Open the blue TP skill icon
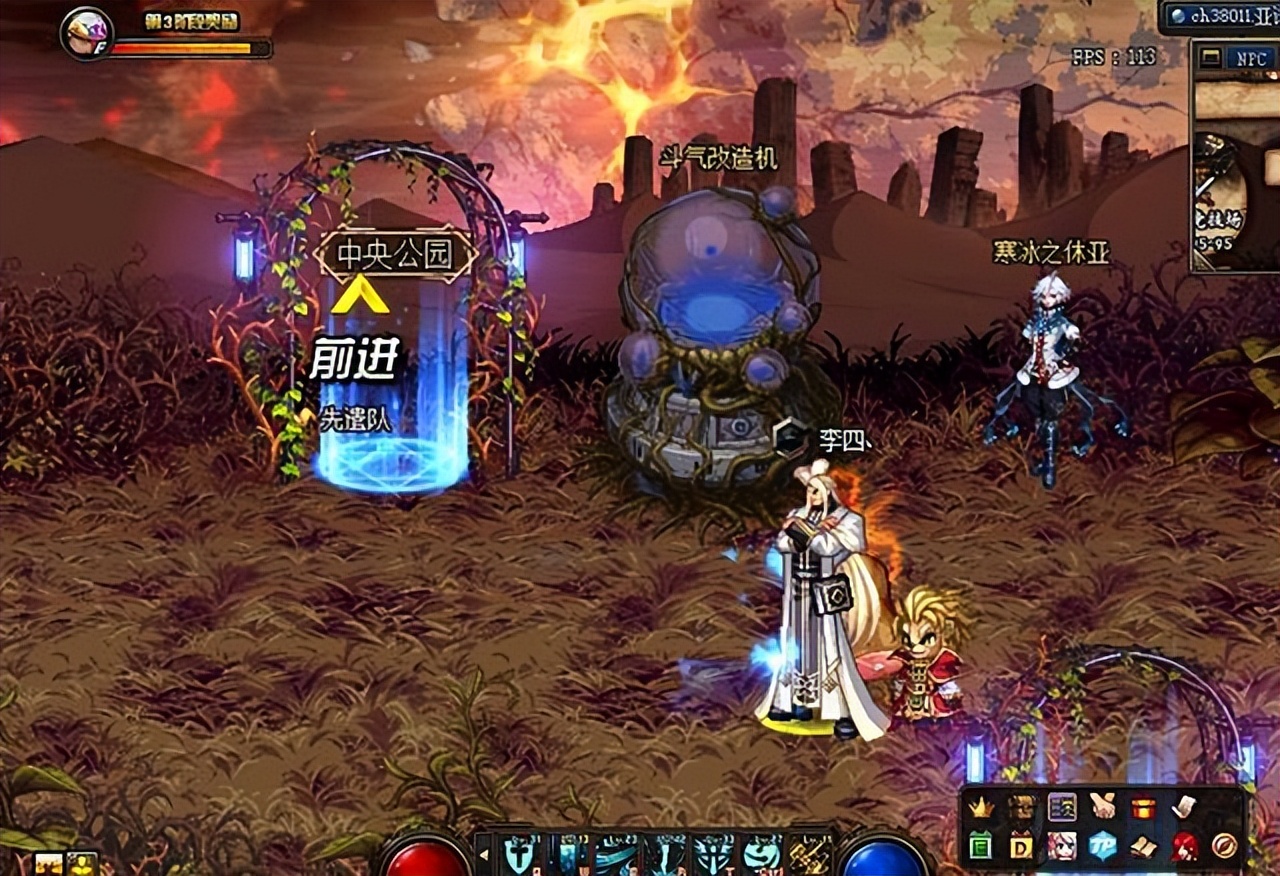This screenshot has width=1280, height=876. pos(1102,846)
